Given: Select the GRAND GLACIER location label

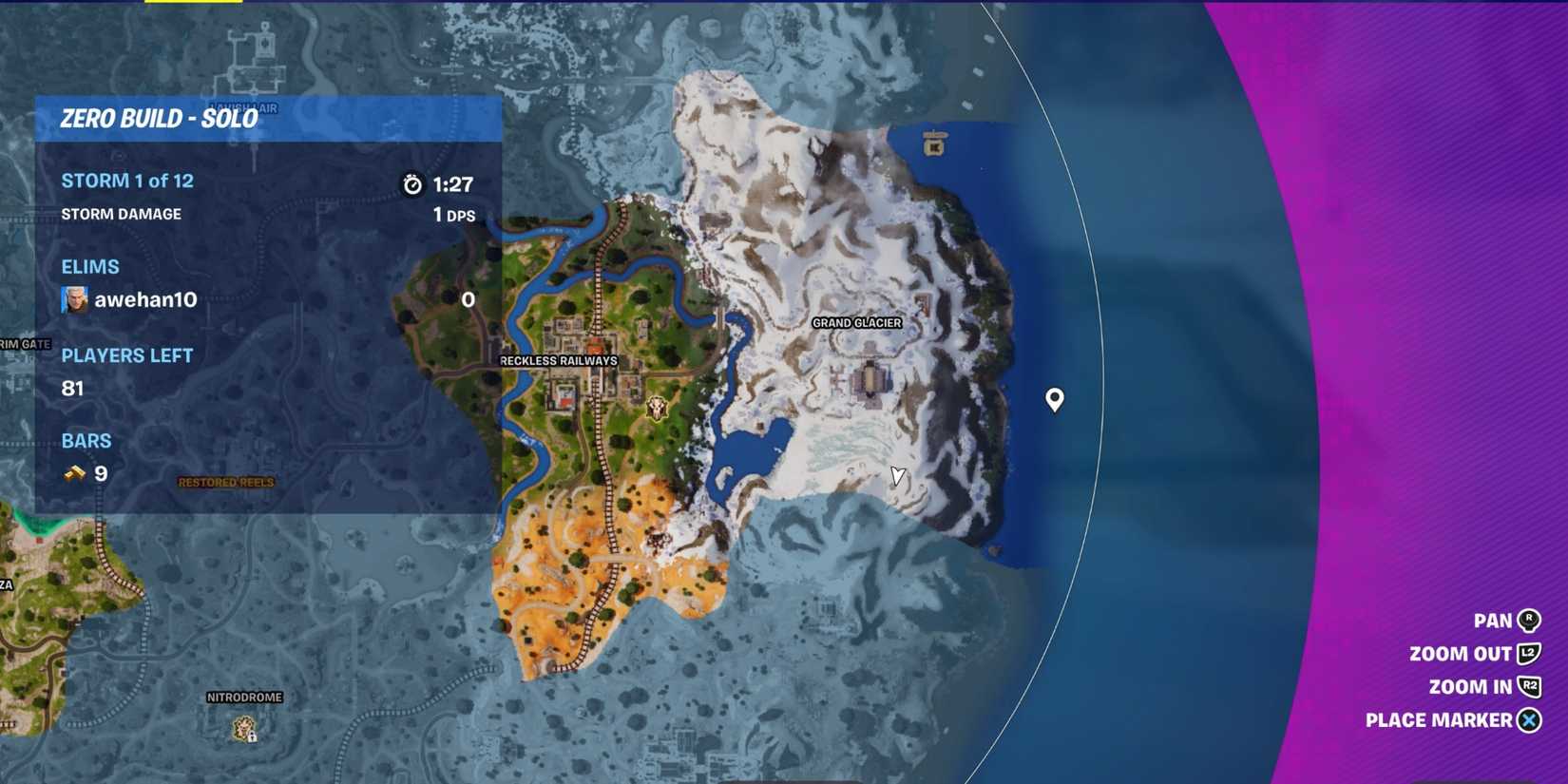Looking at the screenshot, I should coord(856,323).
